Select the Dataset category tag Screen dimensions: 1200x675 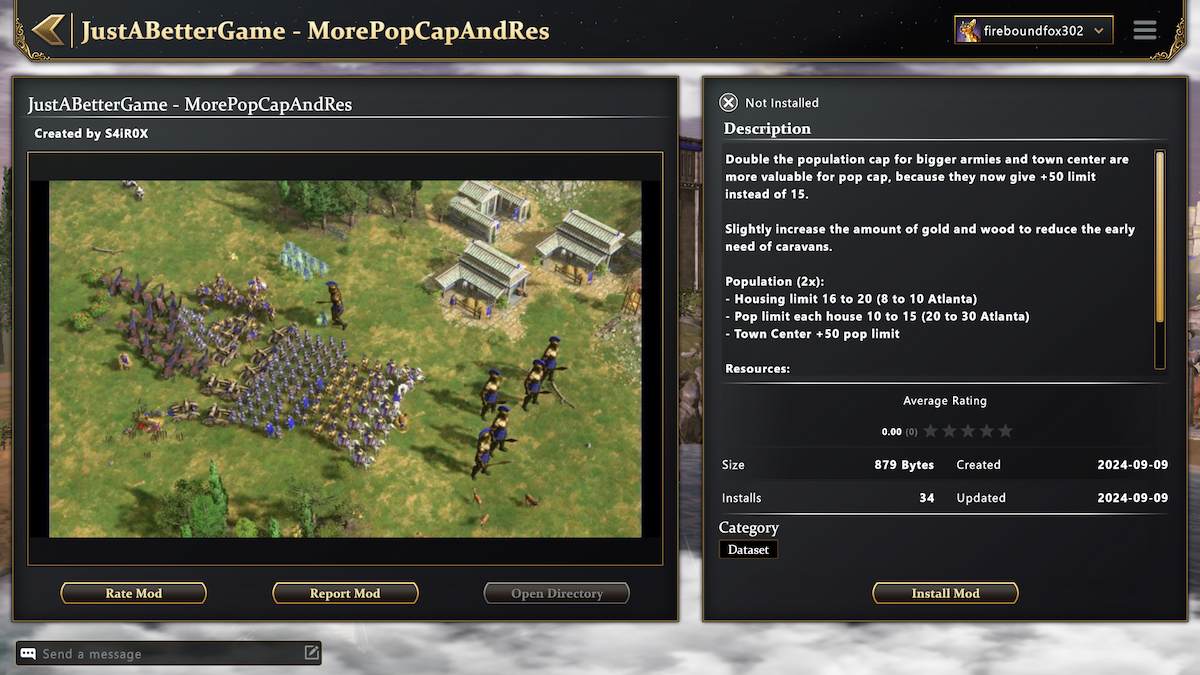748,549
